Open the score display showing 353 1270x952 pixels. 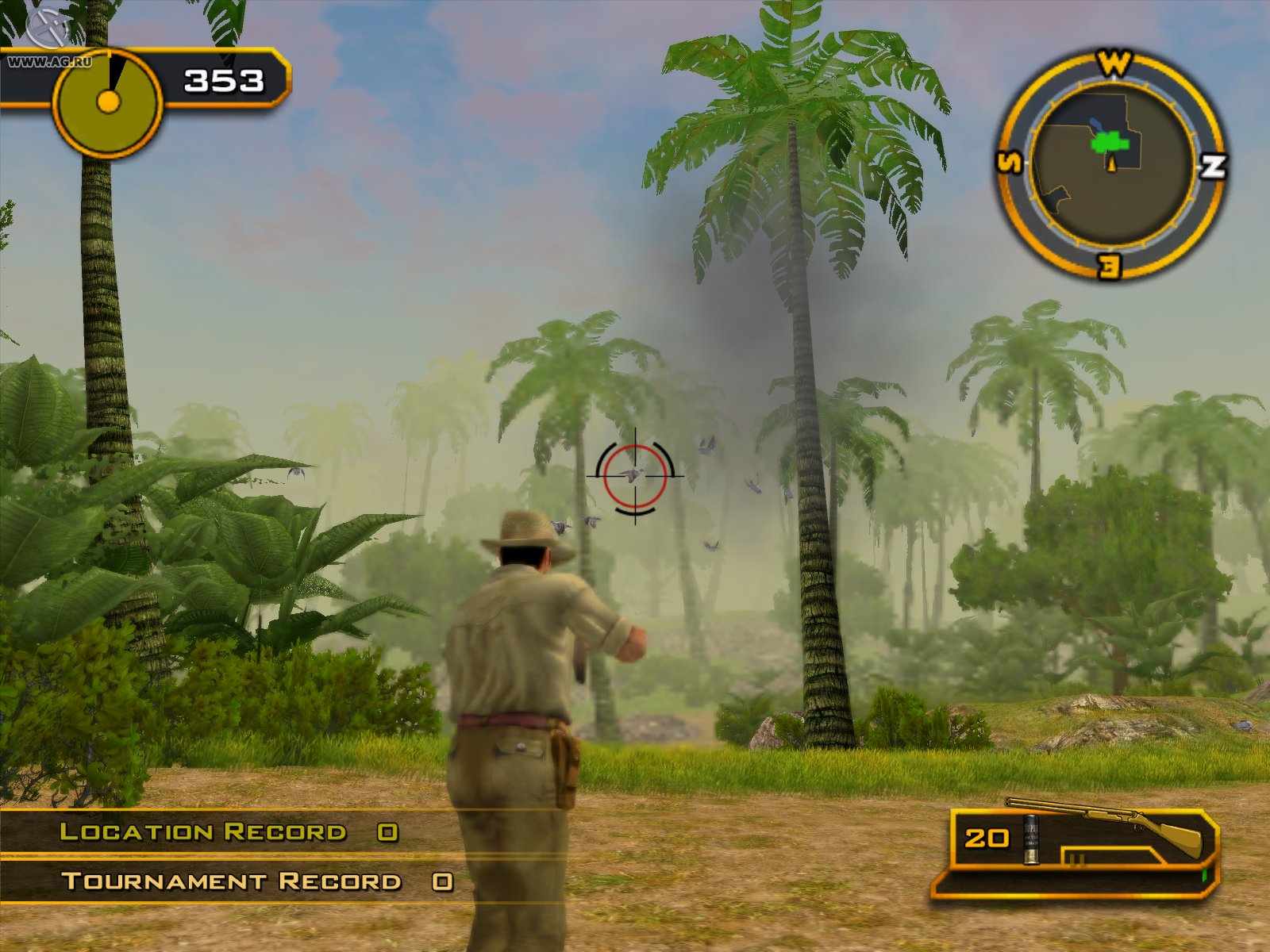point(222,79)
